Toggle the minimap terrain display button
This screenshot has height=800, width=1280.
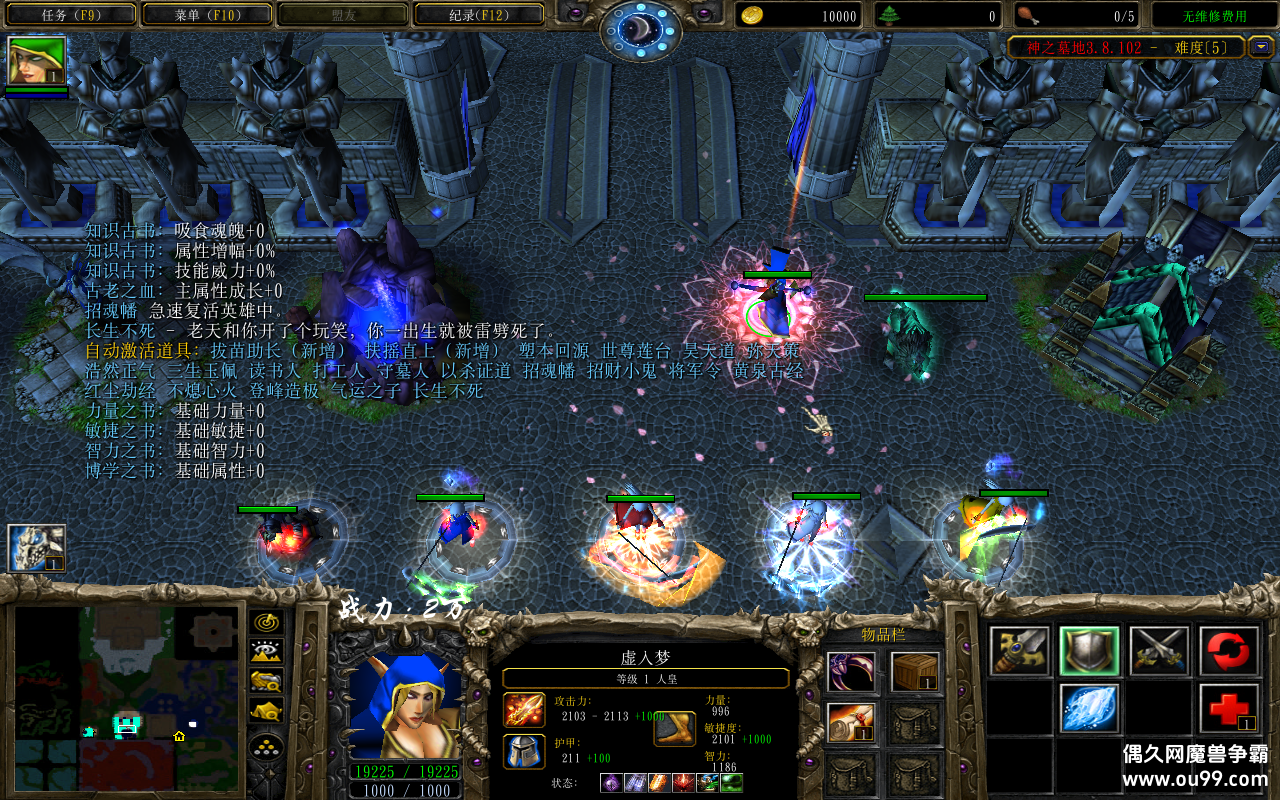265,652
